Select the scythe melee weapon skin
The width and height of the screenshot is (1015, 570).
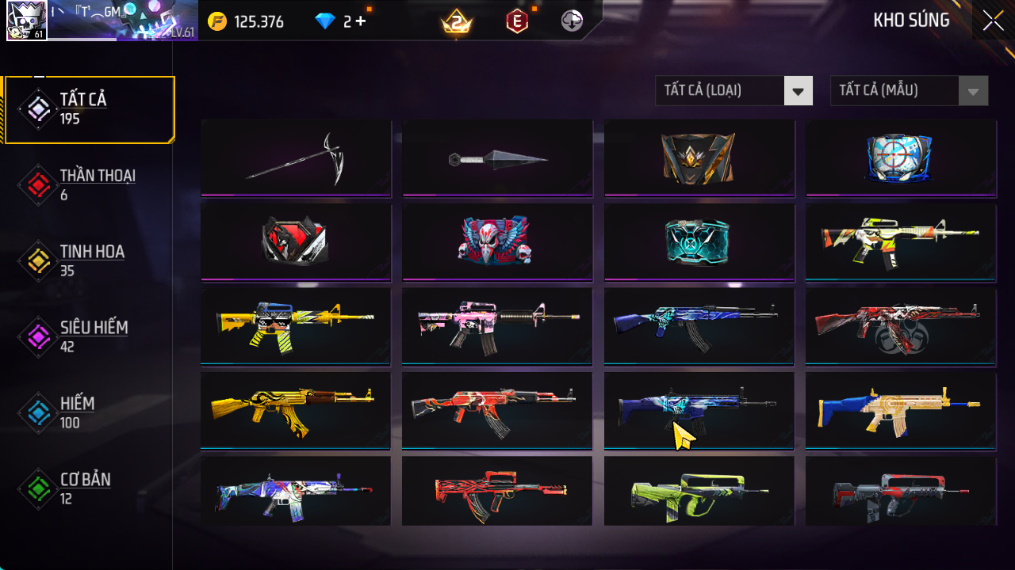pos(296,158)
